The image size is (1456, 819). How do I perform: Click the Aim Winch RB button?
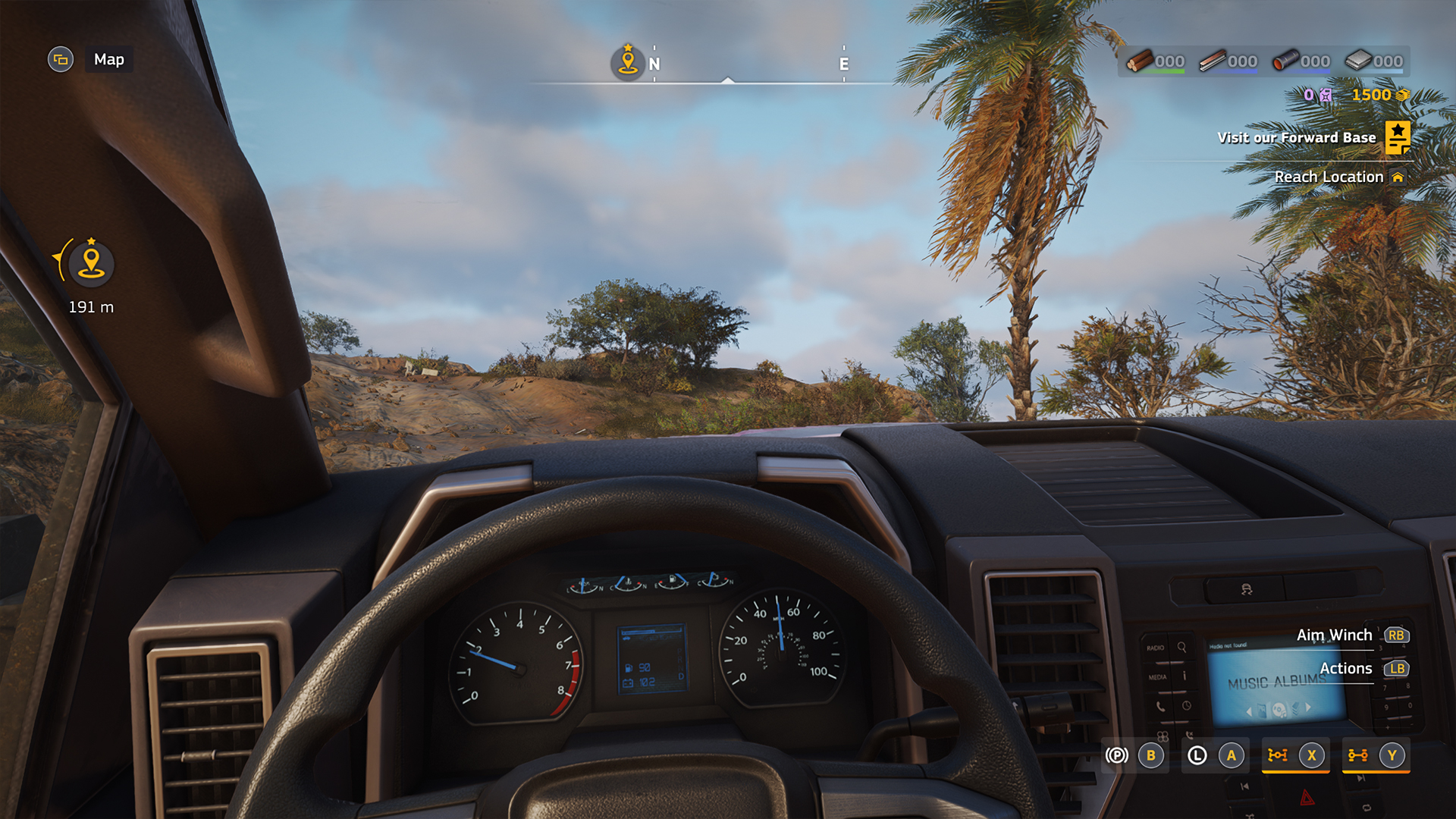pos(1395,635)
